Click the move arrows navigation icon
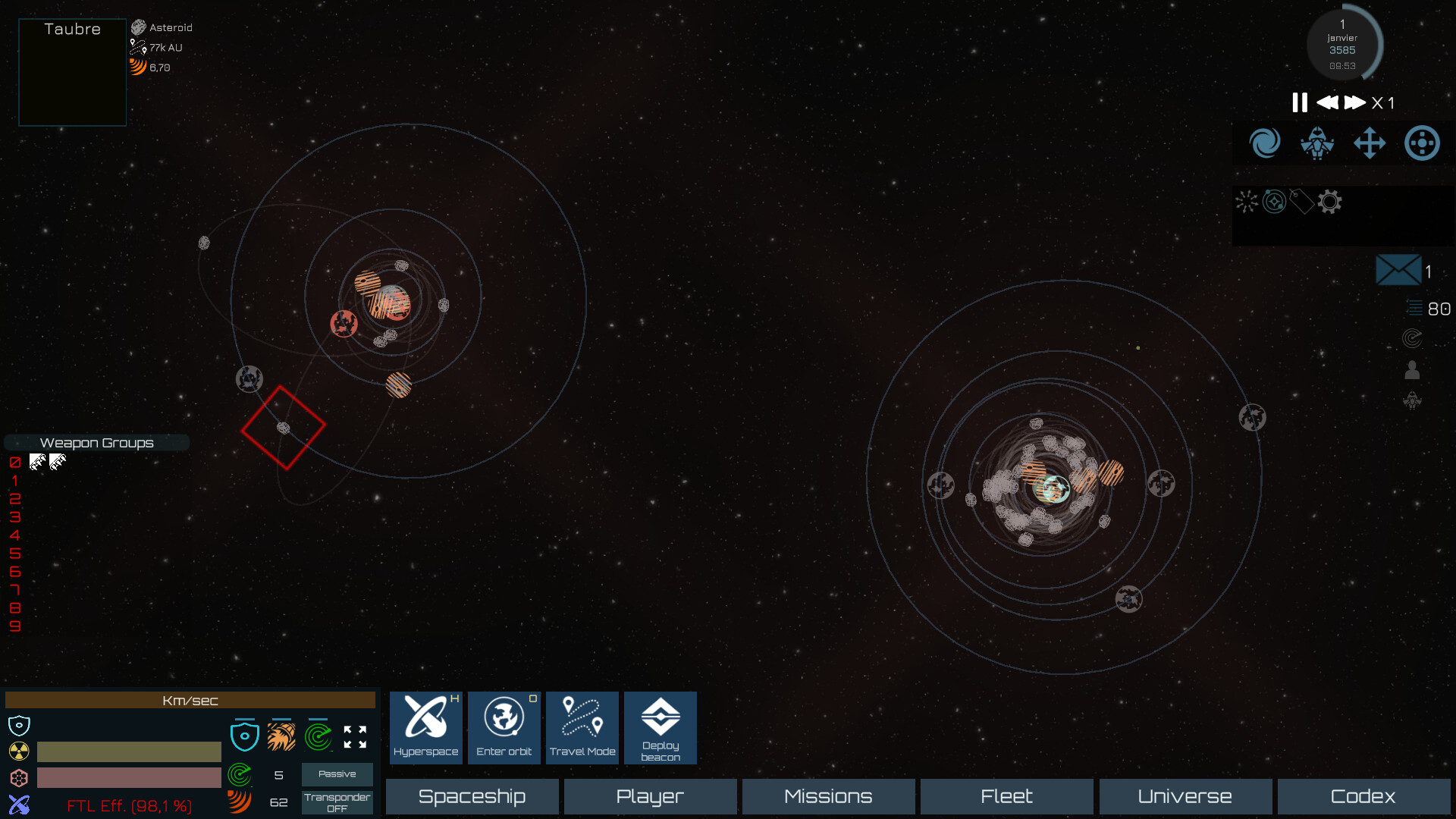Image resolution: width=1456 pixels, height=819 pixels. pyautogui.click(x=1370, y=143)
